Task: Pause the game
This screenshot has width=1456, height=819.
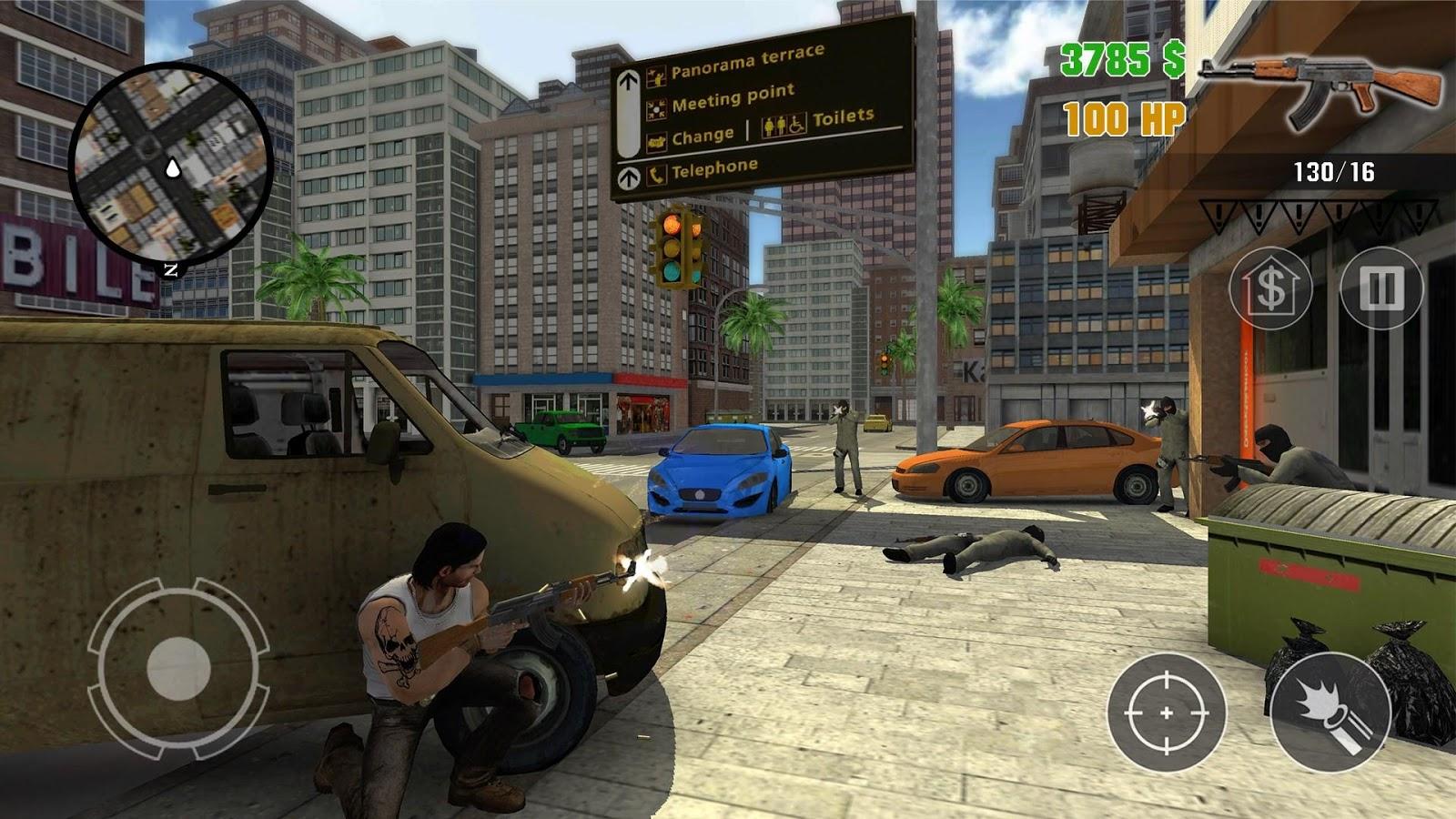Action: pos(1380,288)
